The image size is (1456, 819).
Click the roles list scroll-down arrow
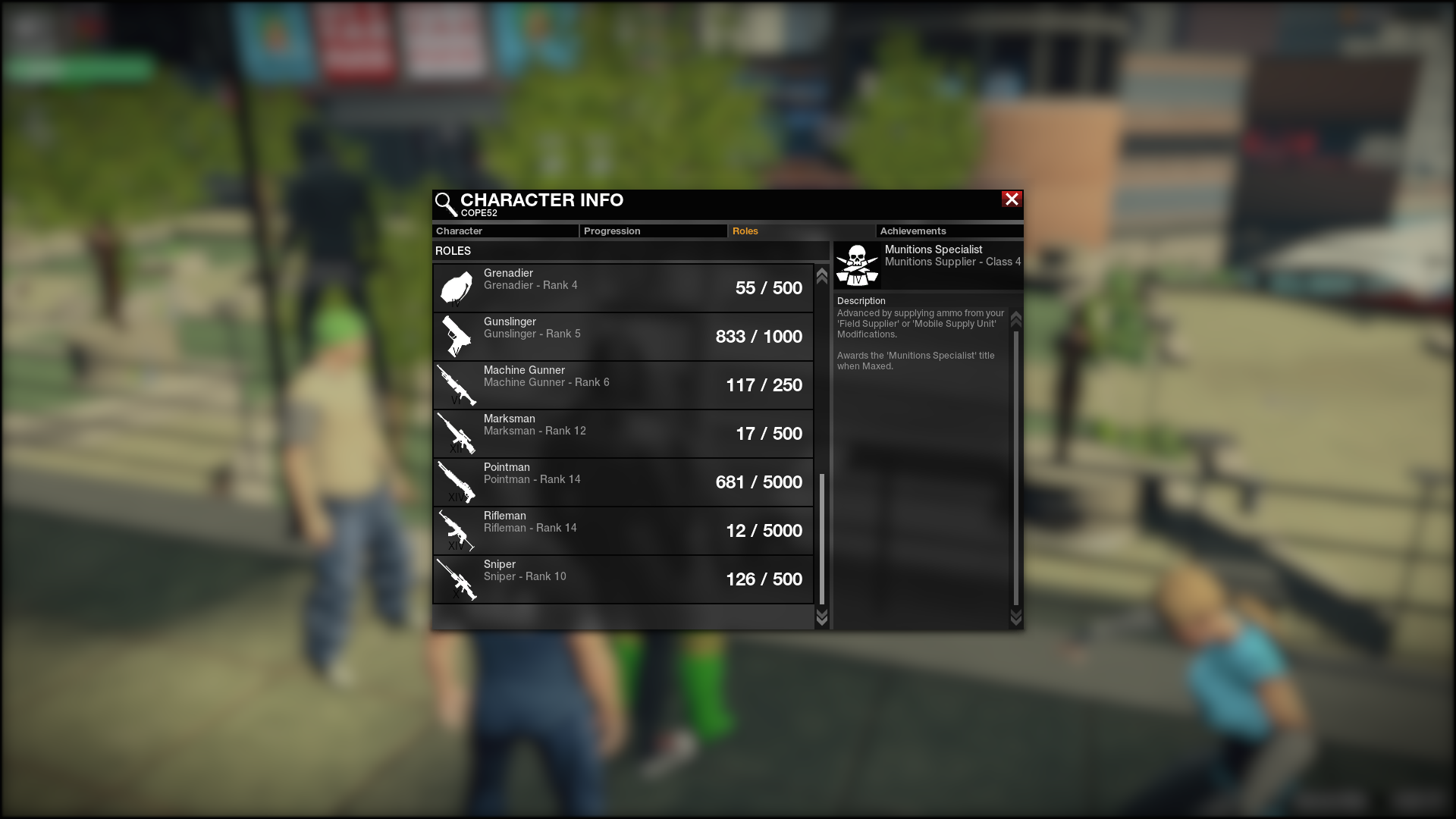coord(821,617)
